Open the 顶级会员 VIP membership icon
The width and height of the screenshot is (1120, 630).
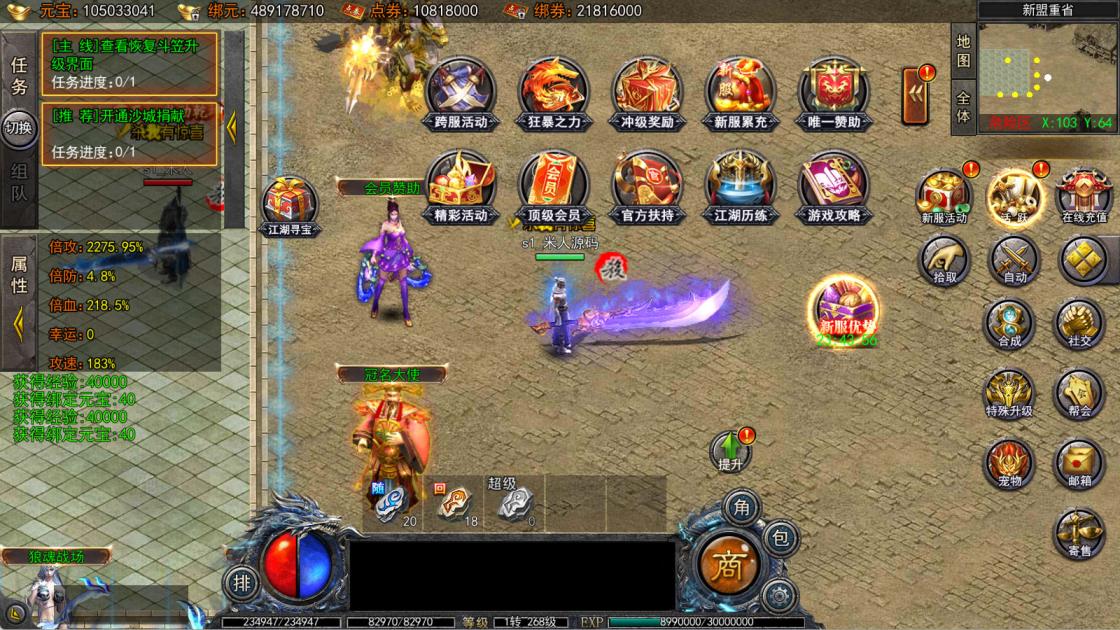pyautogui.click(x=553, y=187)
